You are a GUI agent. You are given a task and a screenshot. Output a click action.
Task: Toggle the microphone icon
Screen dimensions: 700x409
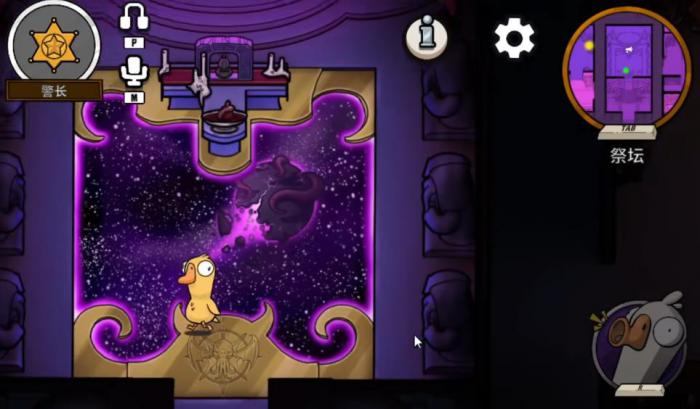tap(134, 69)
